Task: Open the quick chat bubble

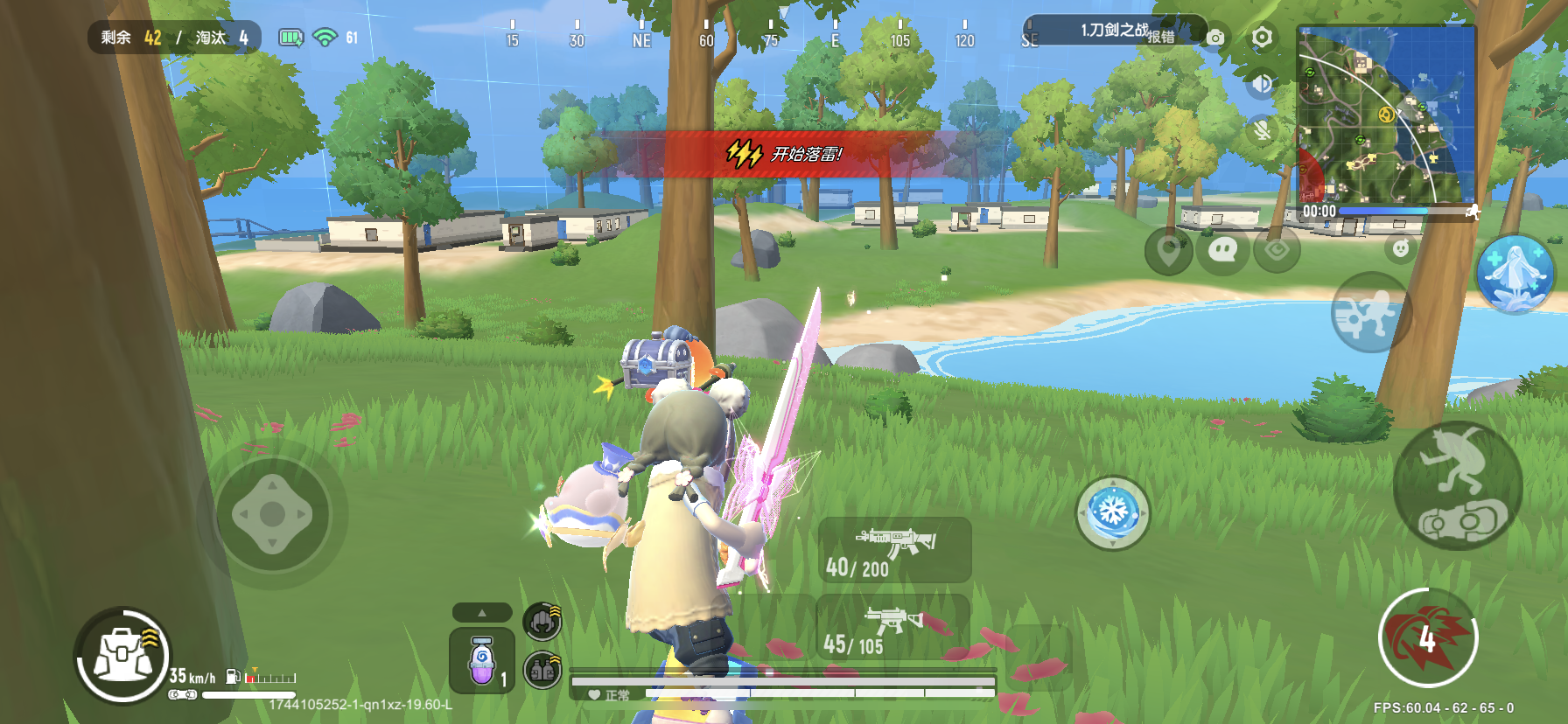Action: click(1221, 250)
